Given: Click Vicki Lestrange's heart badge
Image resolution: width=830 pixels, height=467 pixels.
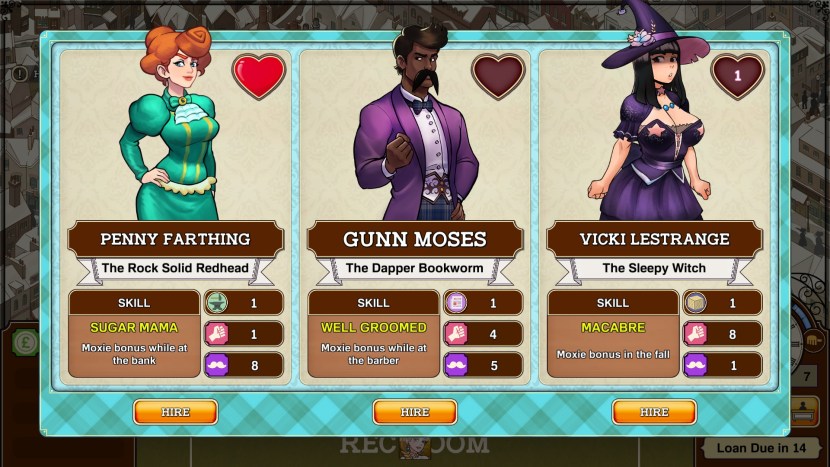Looking at the screenshot, I should pyautogui.click(x=737, y=76).
